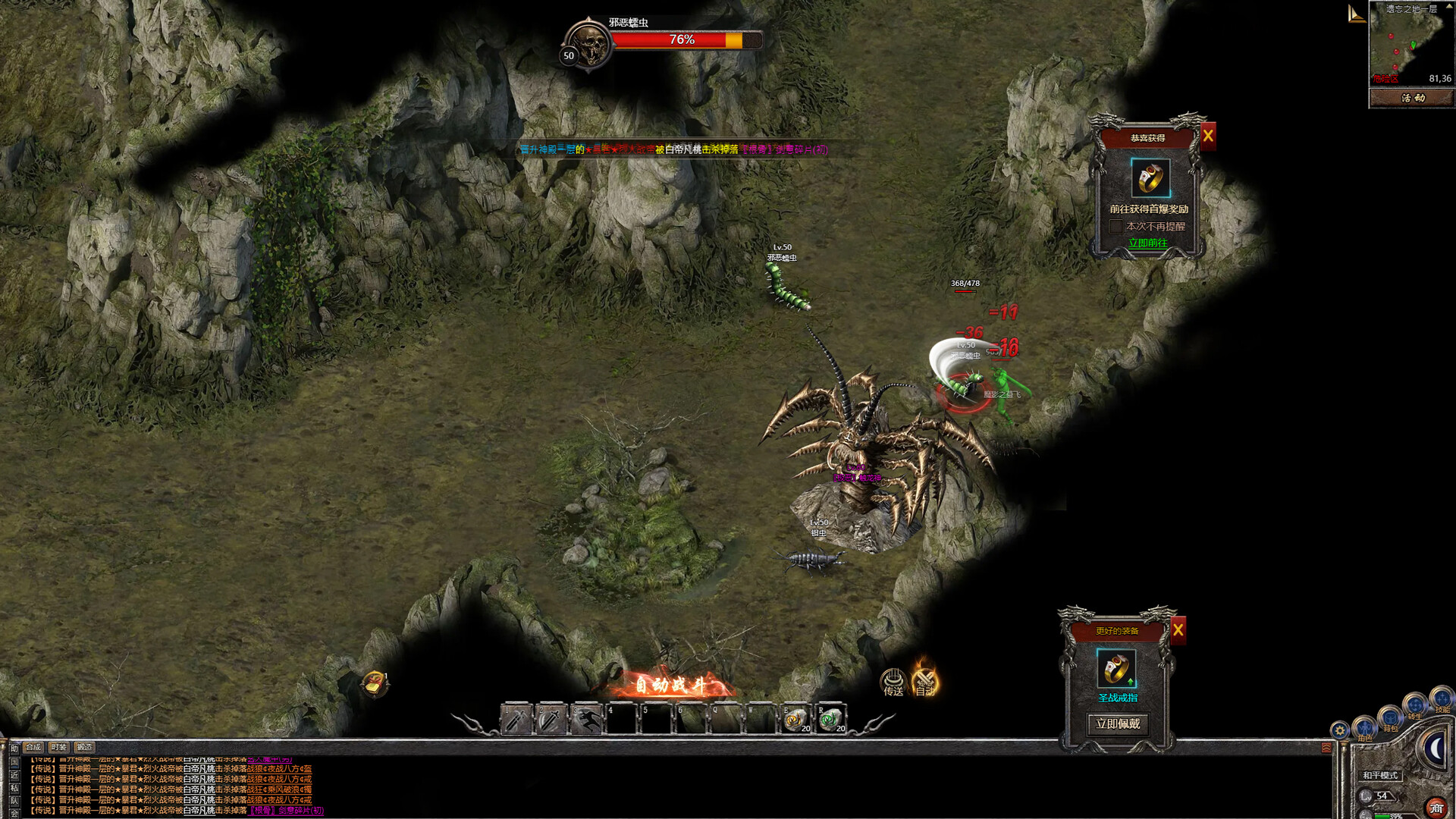Collapse the minimap with the corner arrow
The image size is (1456, 819).
(x=1357, y=14)
